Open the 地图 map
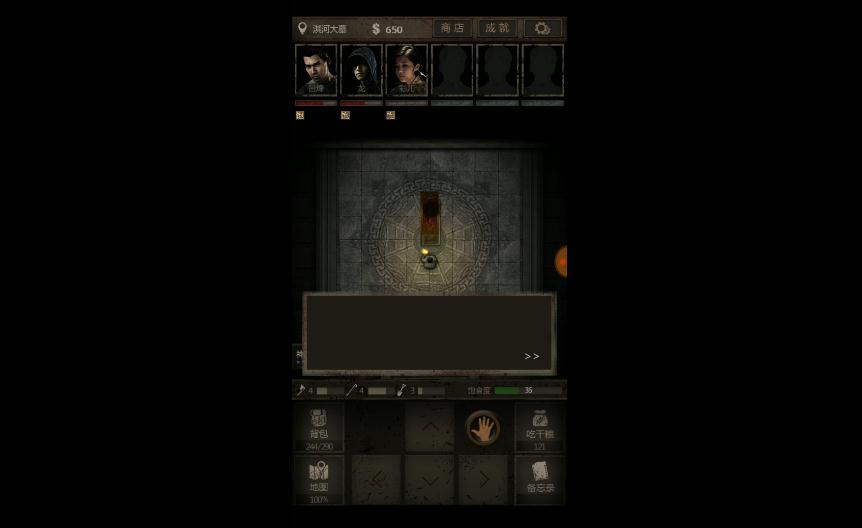The height and width of the screenshot is (528, 862). pos(319,480)
